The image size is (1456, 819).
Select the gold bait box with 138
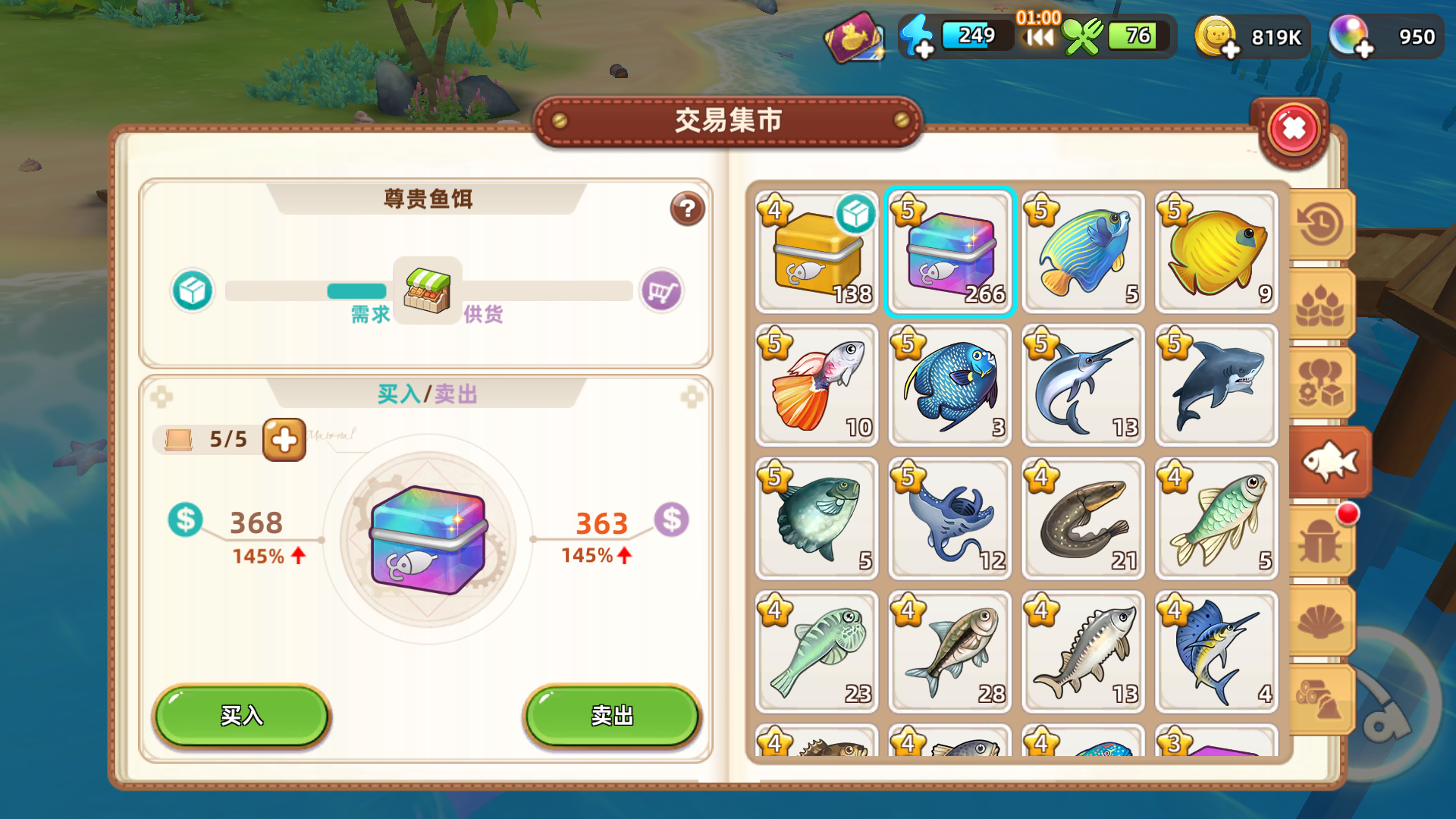pyautogui.click(x=816, y=253)
